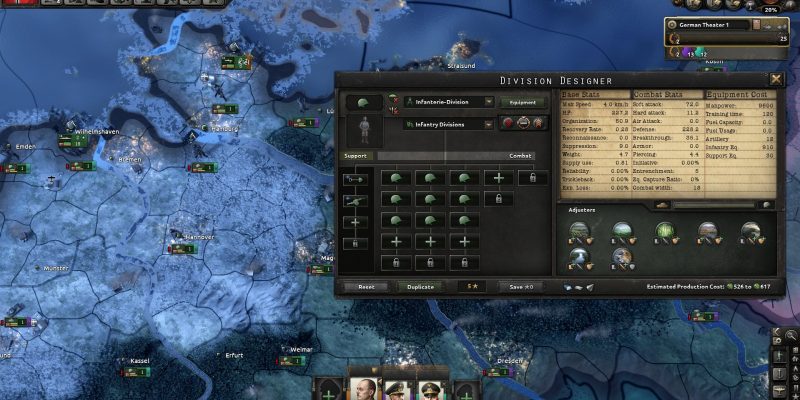
Task: Reset the division template
Action: click(367, 286)
